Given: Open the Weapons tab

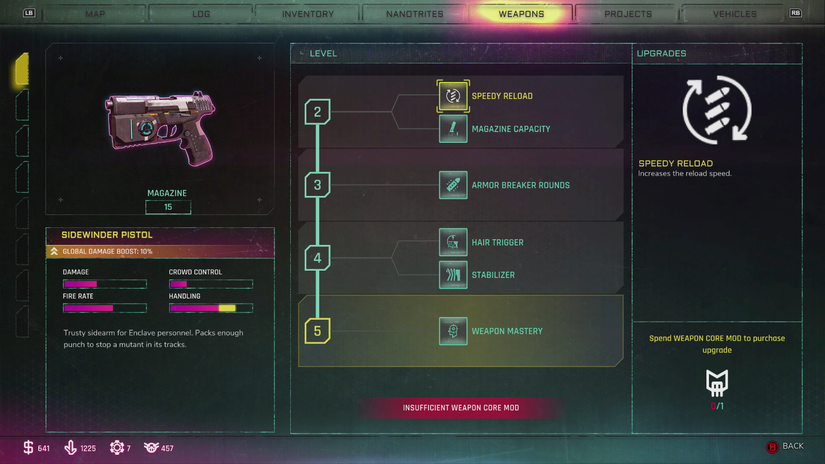Looking at the screenshot, I should [521, 14].
